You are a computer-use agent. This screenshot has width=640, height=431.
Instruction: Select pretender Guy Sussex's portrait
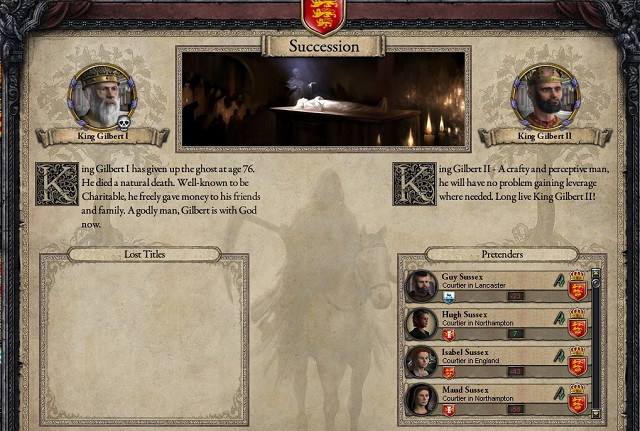point(421,286)
